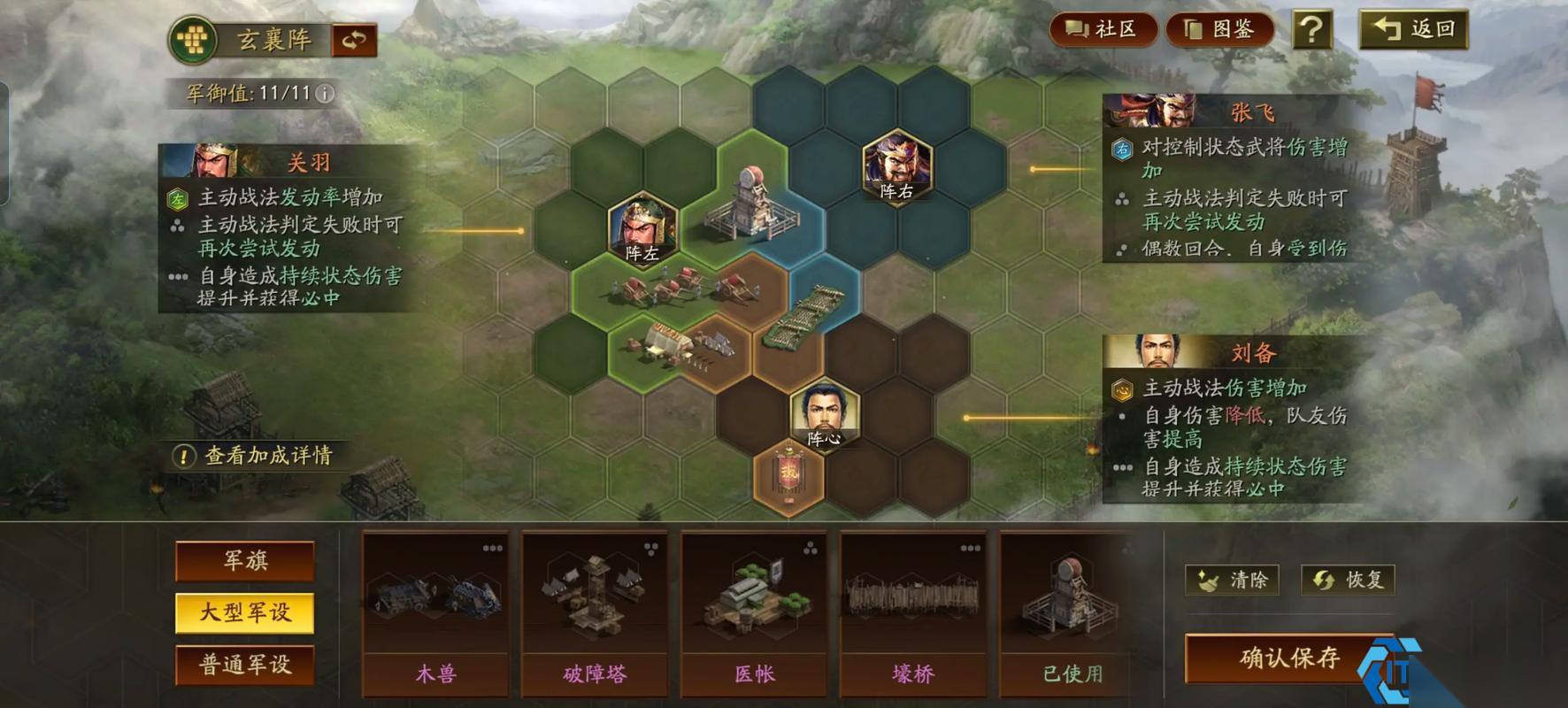Open the 玄襄阵 formation swap icon
This screenshot has width=1568, height=708.
354,39
